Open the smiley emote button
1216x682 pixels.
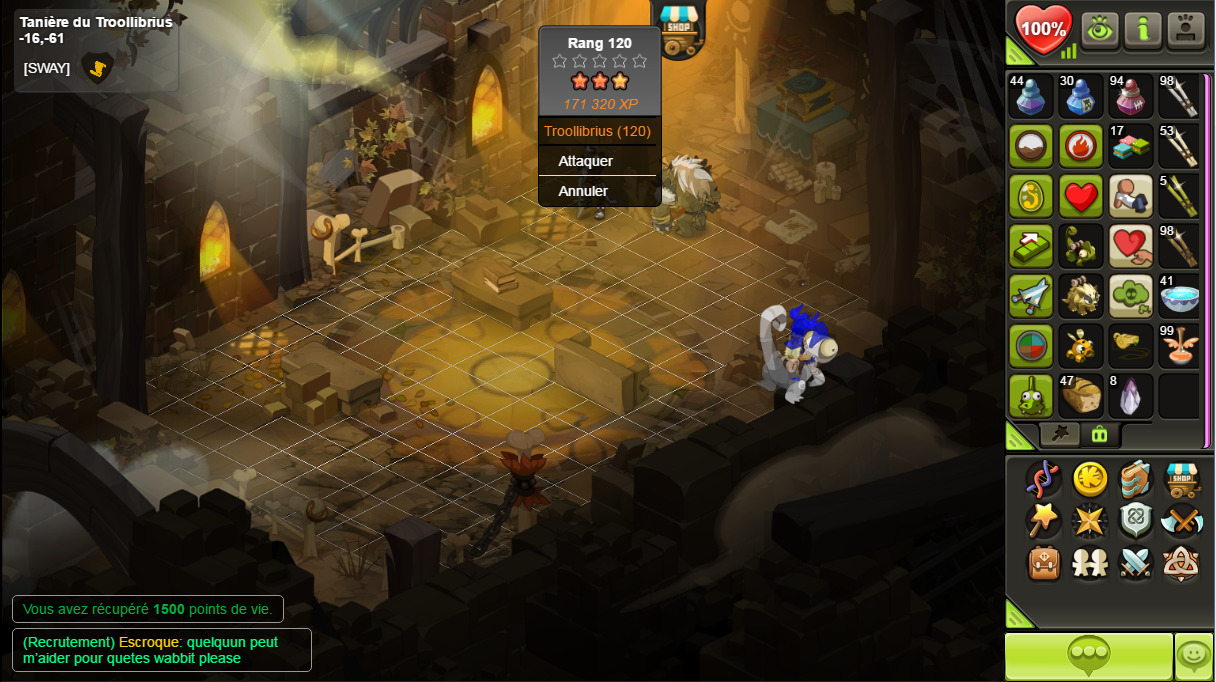pos(1194,656)
